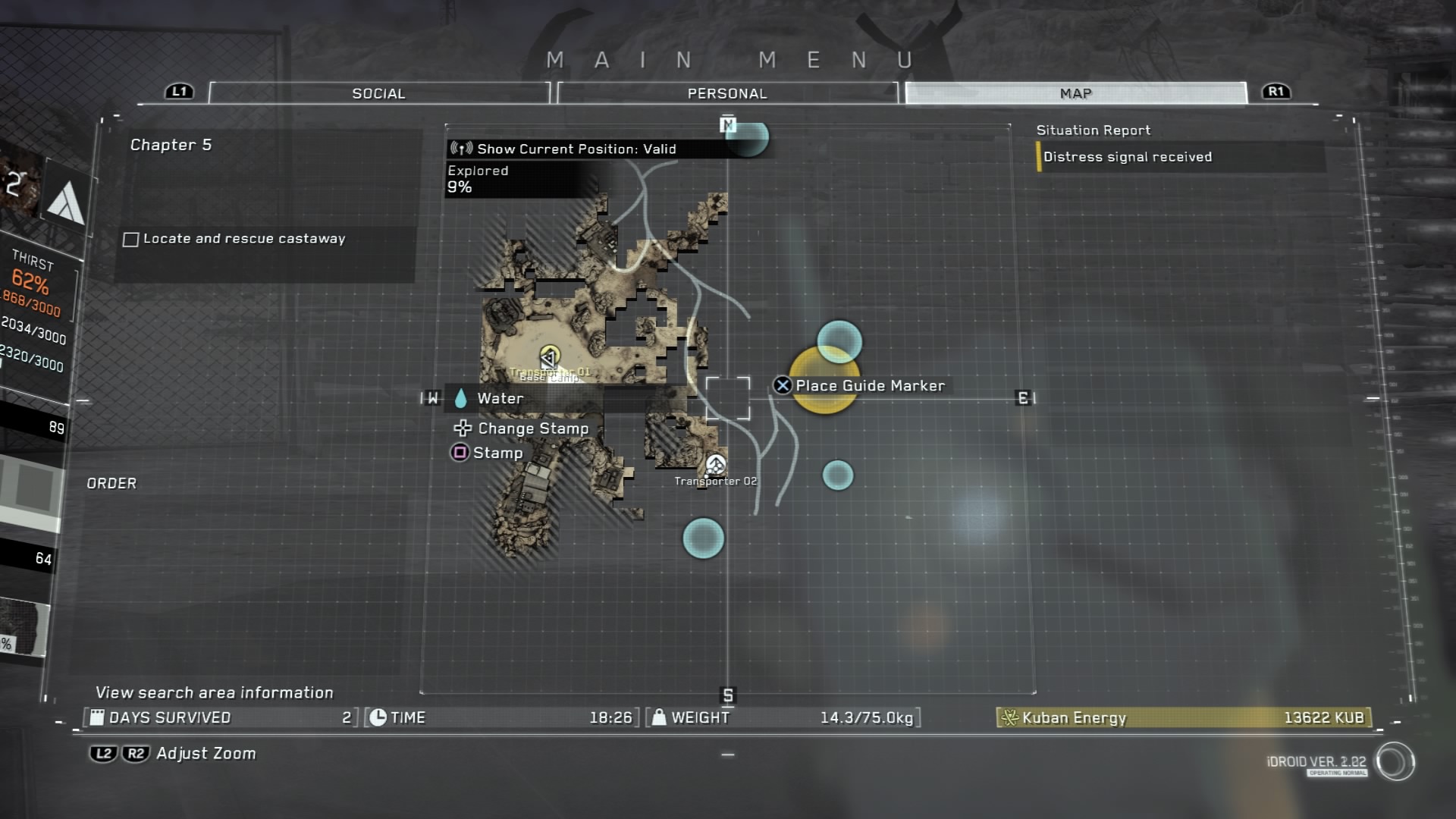The height and width of the screenshot is (819, 1456).
Task: Click the map center cursor reticle
Action: [727, 399]
